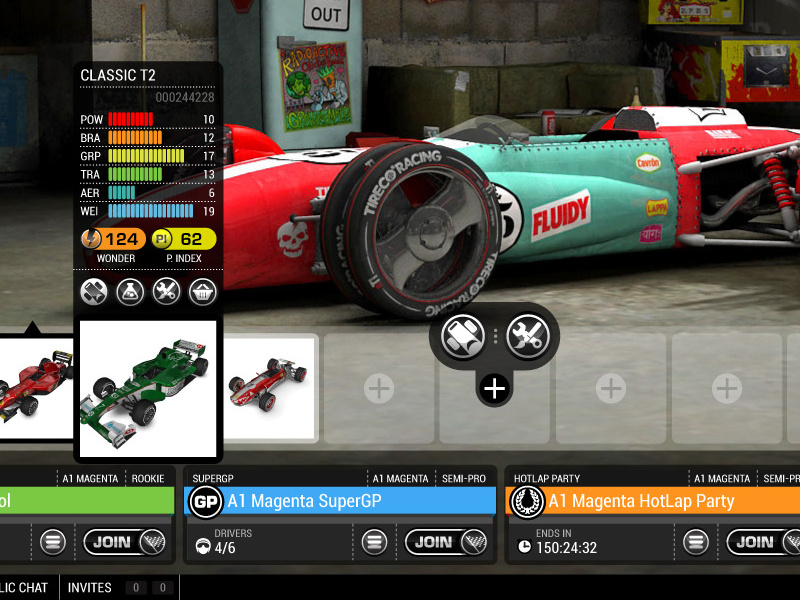Open the flask icon under car stats
Image resolution: width=800 pixels, height=600 pixels.
[130, 292]
